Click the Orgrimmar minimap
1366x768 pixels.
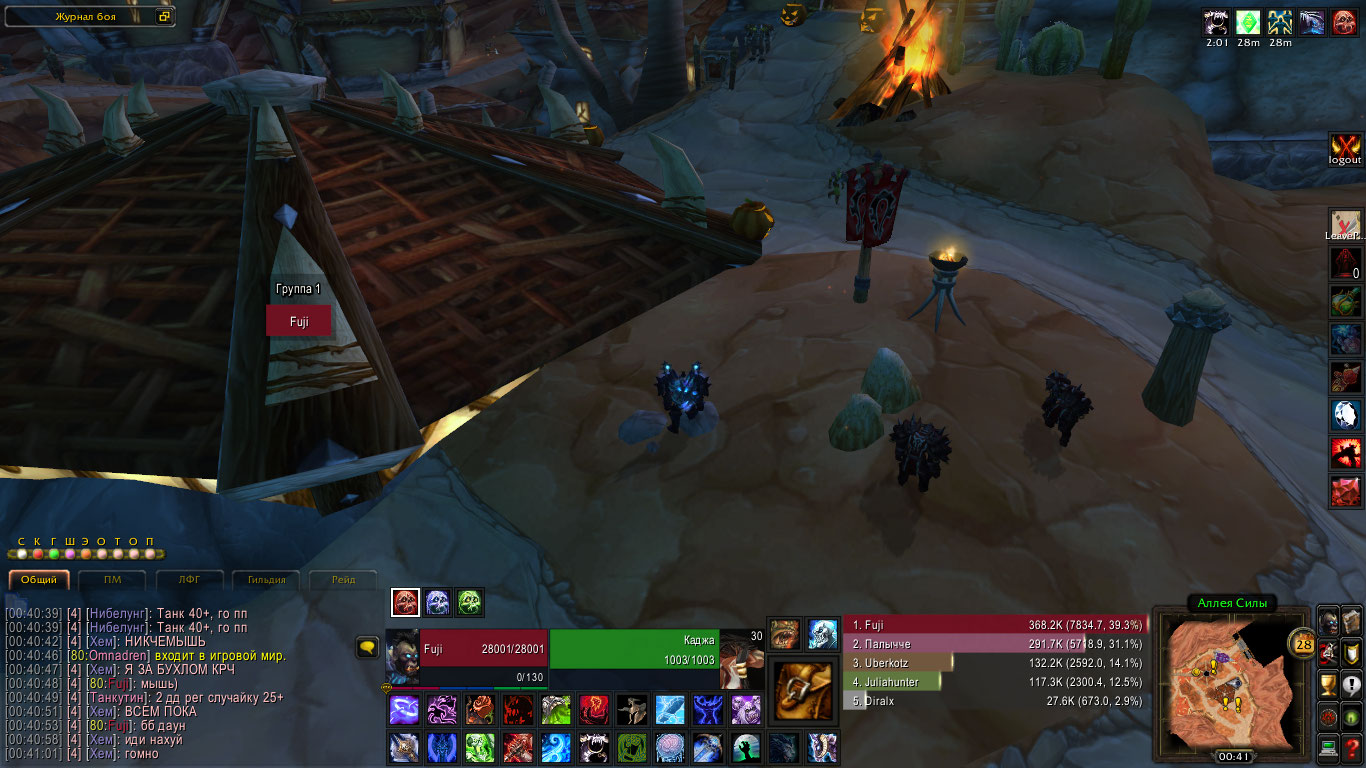pos(1231,679)
